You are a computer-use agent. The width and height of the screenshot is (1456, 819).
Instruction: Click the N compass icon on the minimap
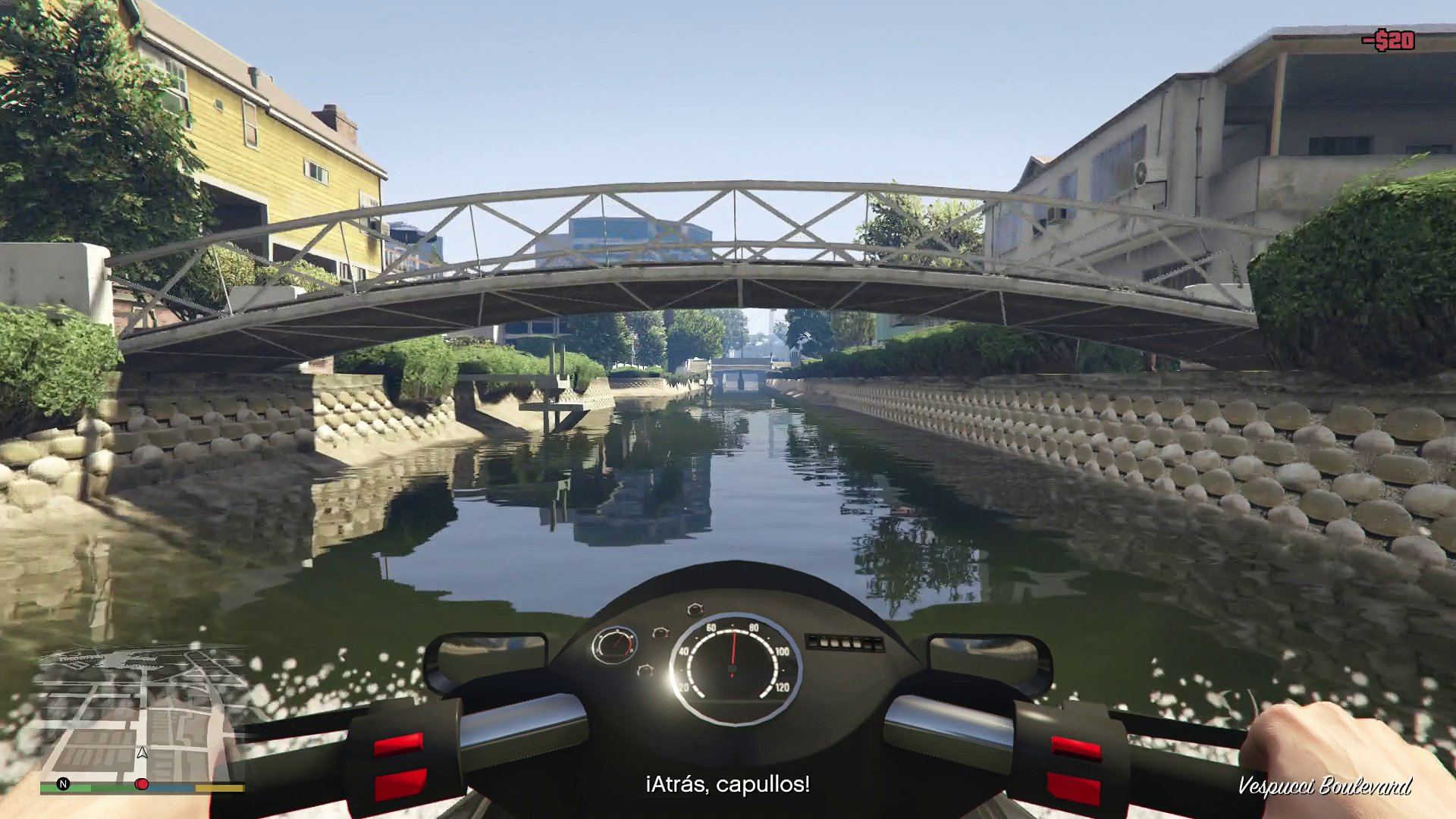tap(63, 783)
